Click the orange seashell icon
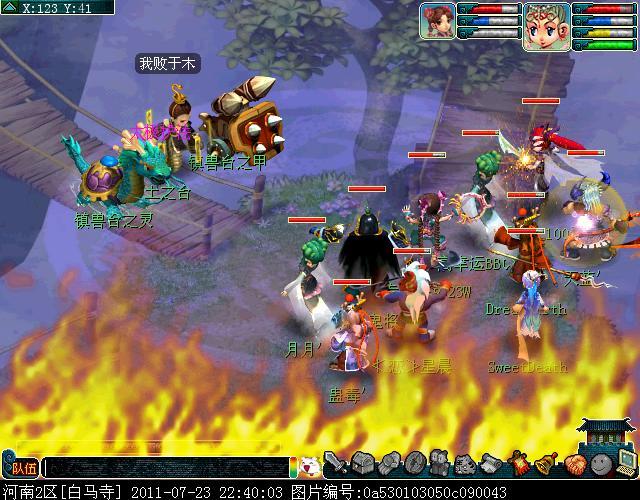The image size is (640, 500). [574, 464]
